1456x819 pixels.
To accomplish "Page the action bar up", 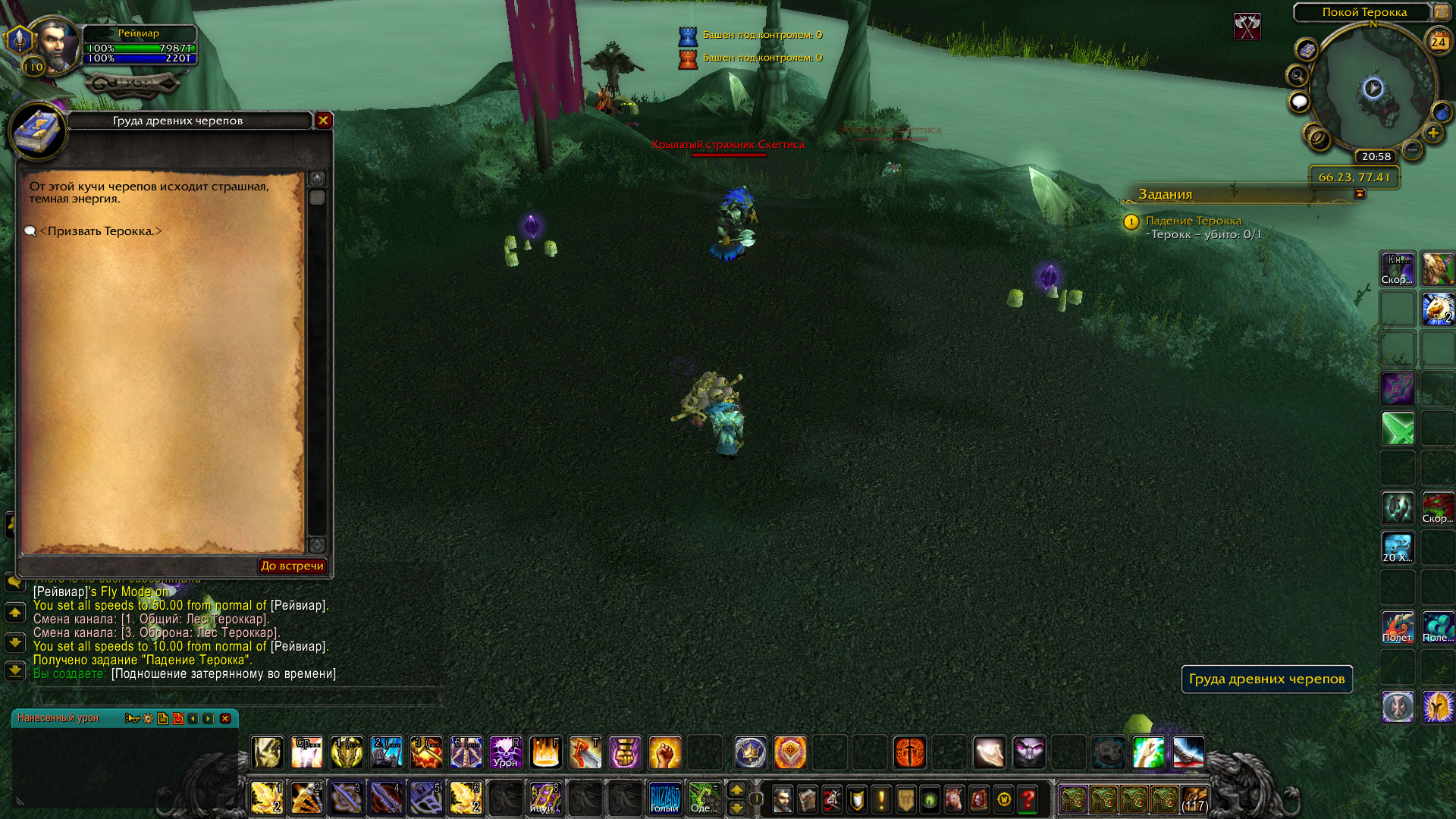I will (x=736, y=790).
